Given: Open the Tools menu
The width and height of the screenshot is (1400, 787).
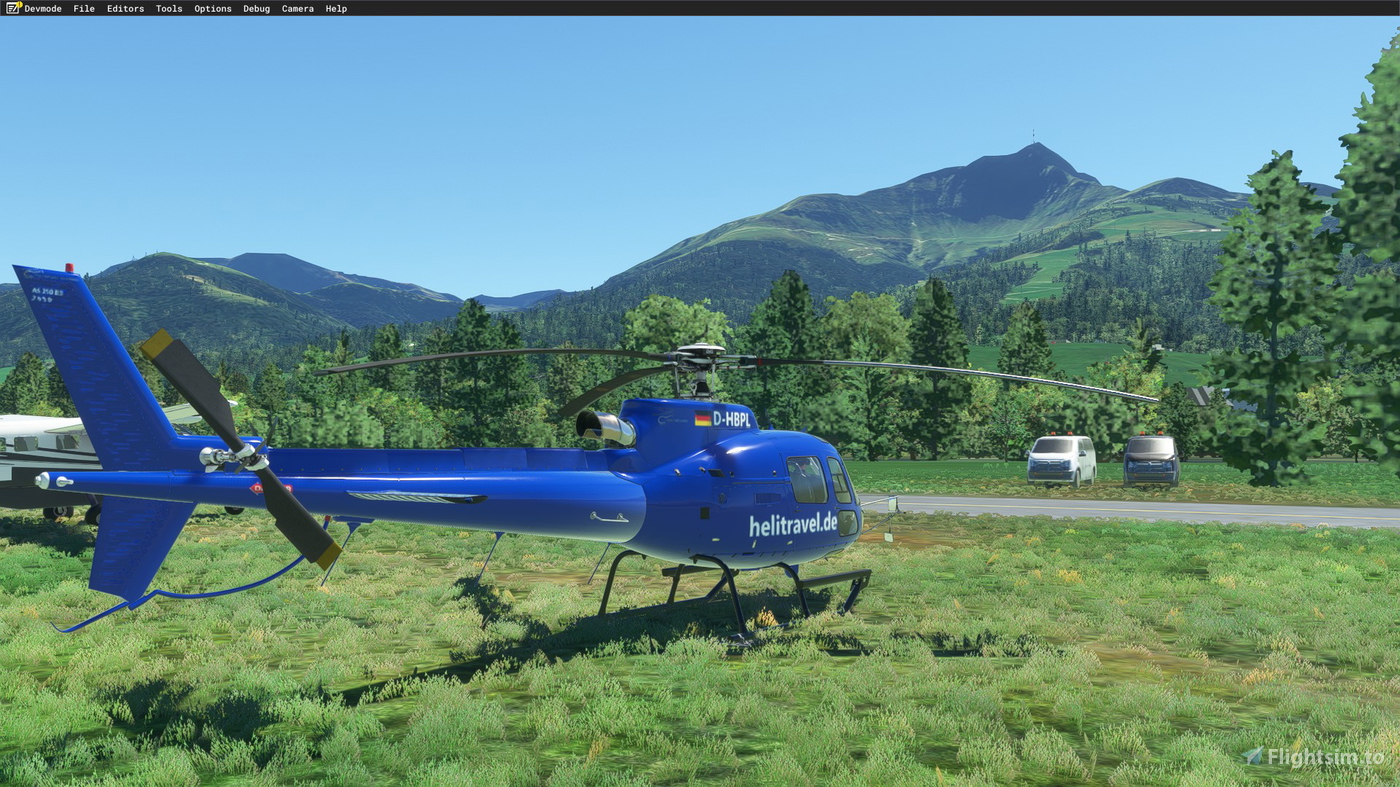Looking at the screenshot, I should click(x=167, y=8).
